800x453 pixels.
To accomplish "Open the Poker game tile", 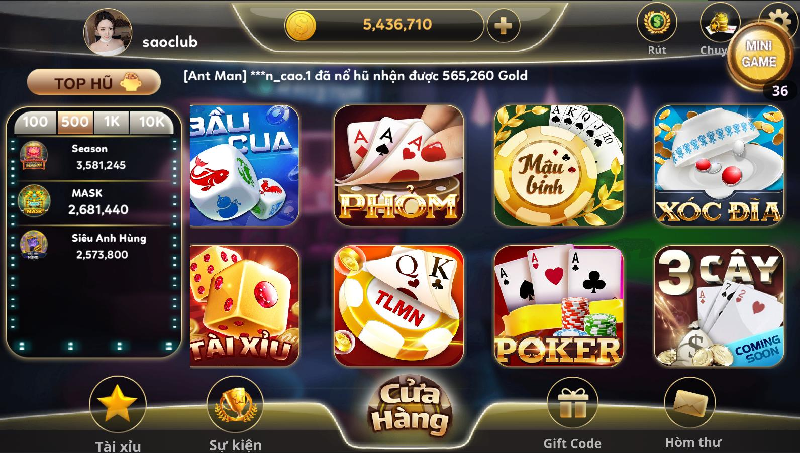I will point(558,305).
